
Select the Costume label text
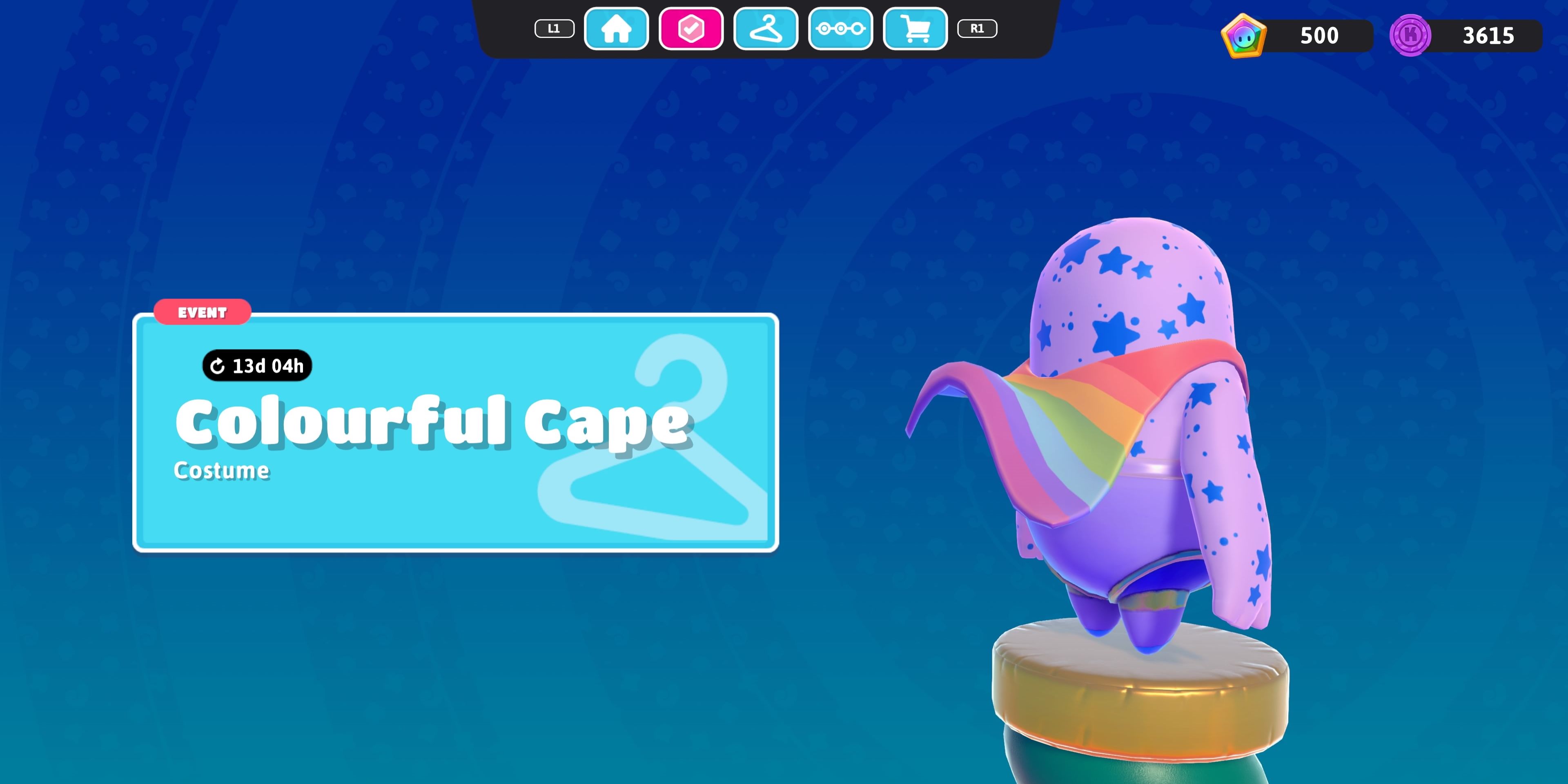[222, 470]
